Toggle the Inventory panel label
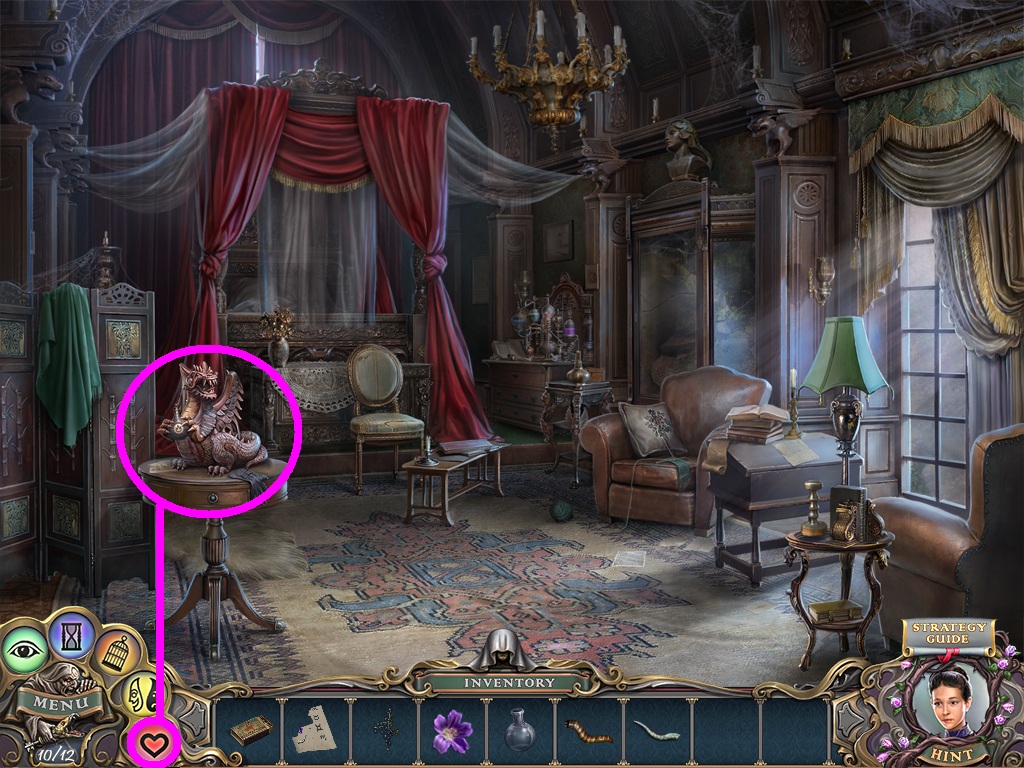This screenshot has height=768, width=1024. pyautogui.click(x=509, y=683)
